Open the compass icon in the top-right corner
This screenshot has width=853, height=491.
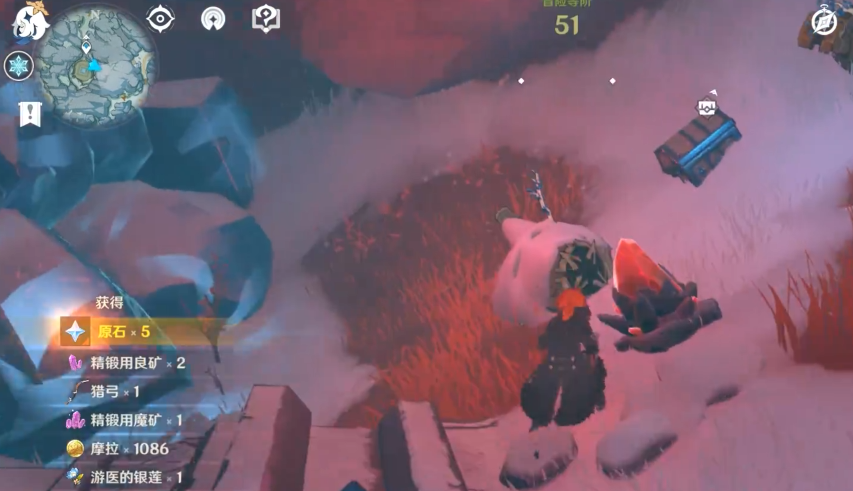(824, 22)
